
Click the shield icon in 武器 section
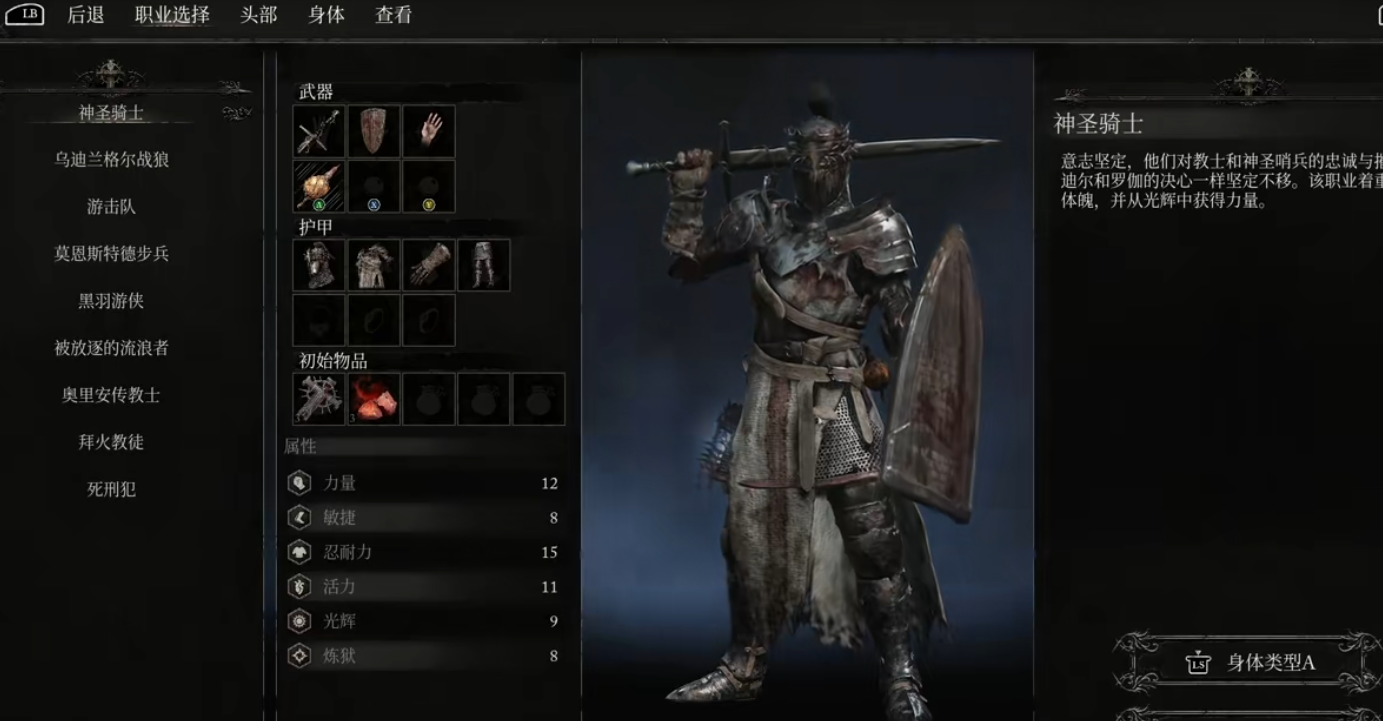(374, 131)
